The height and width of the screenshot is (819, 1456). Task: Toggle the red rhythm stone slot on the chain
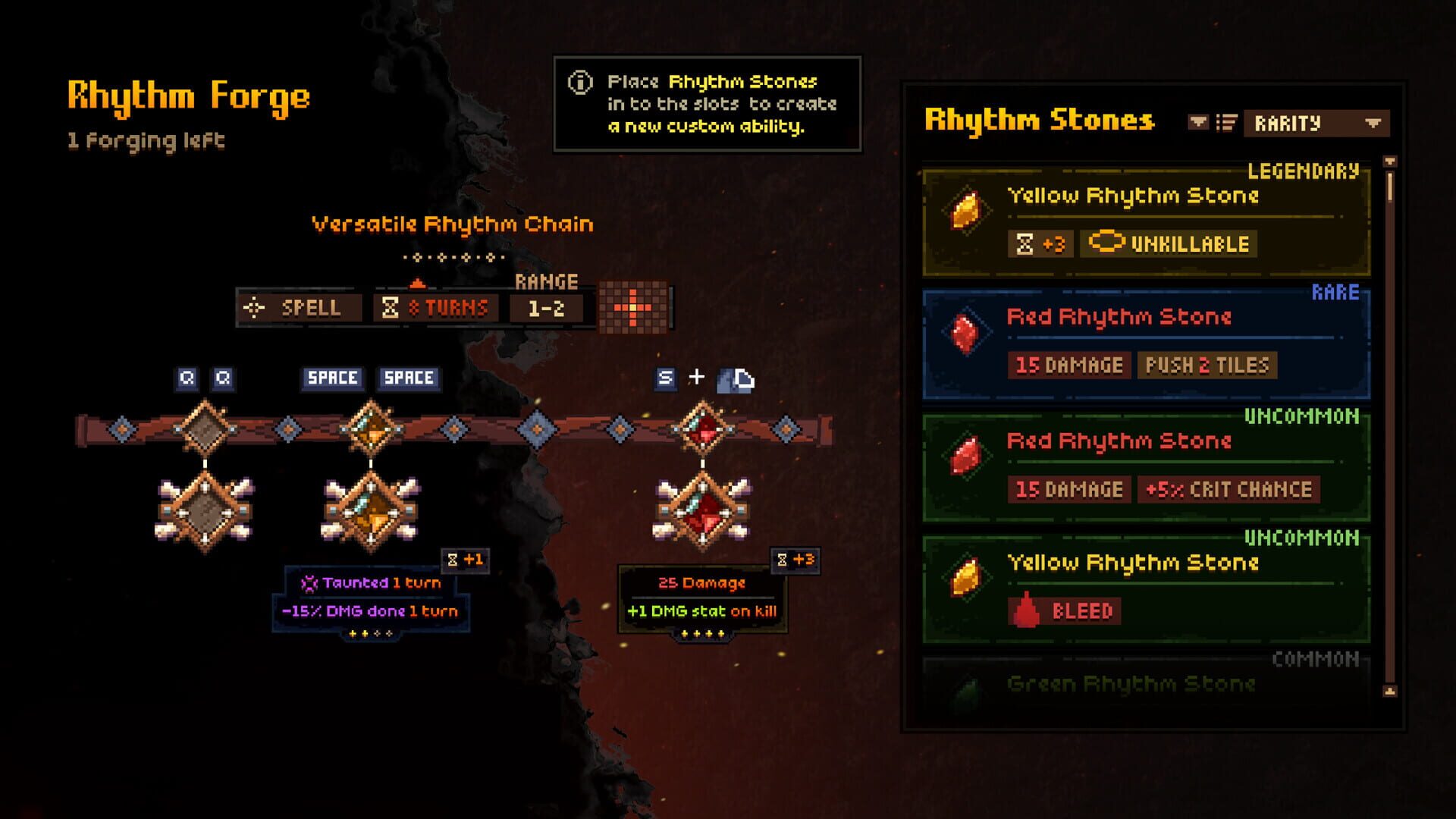[x=701, y=427]
